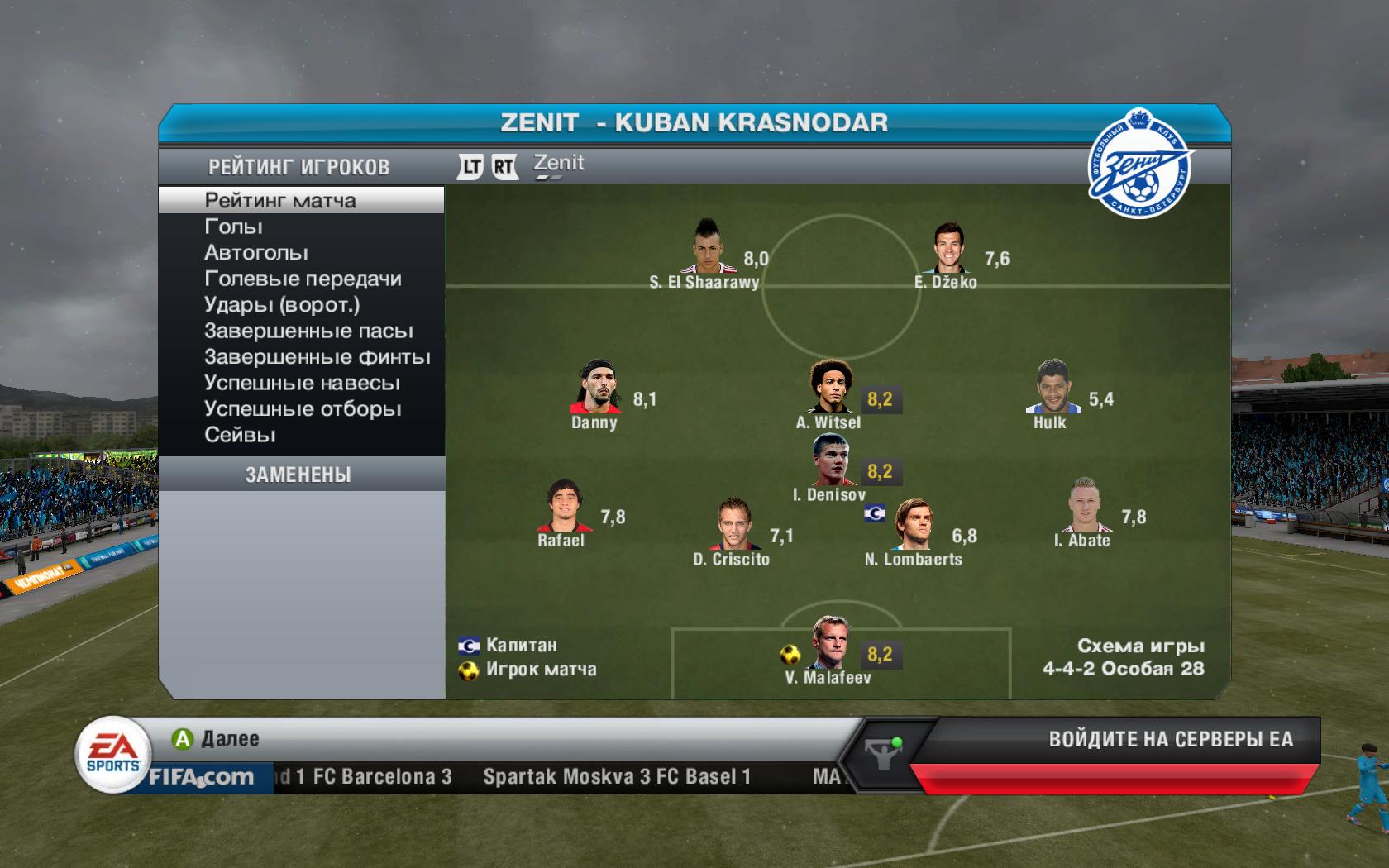
Task: Show the Сейвы stat entry
Action: pyautogui.click(x=240, y=436)
